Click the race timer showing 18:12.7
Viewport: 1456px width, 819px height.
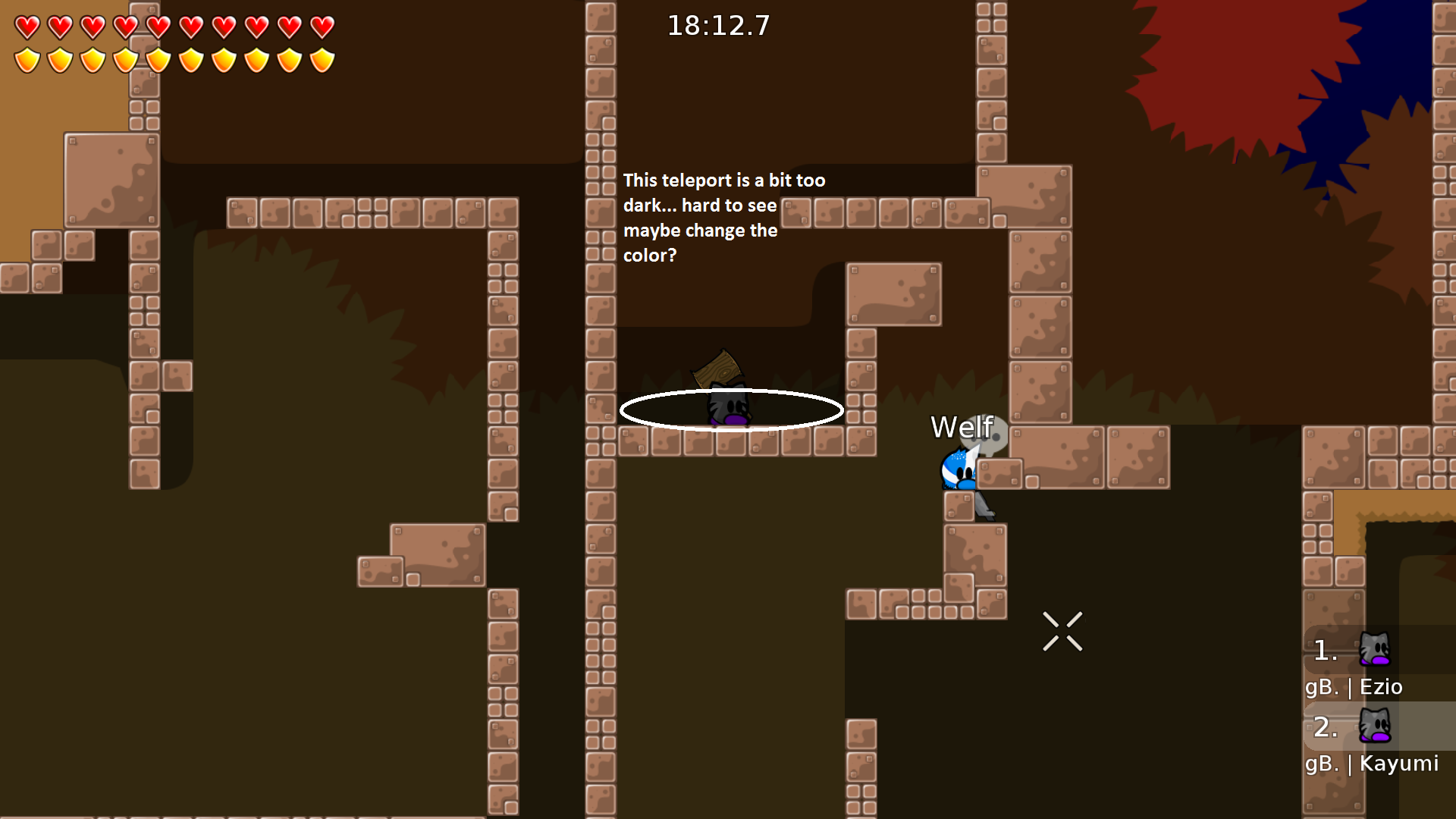(x=718, y=25)
